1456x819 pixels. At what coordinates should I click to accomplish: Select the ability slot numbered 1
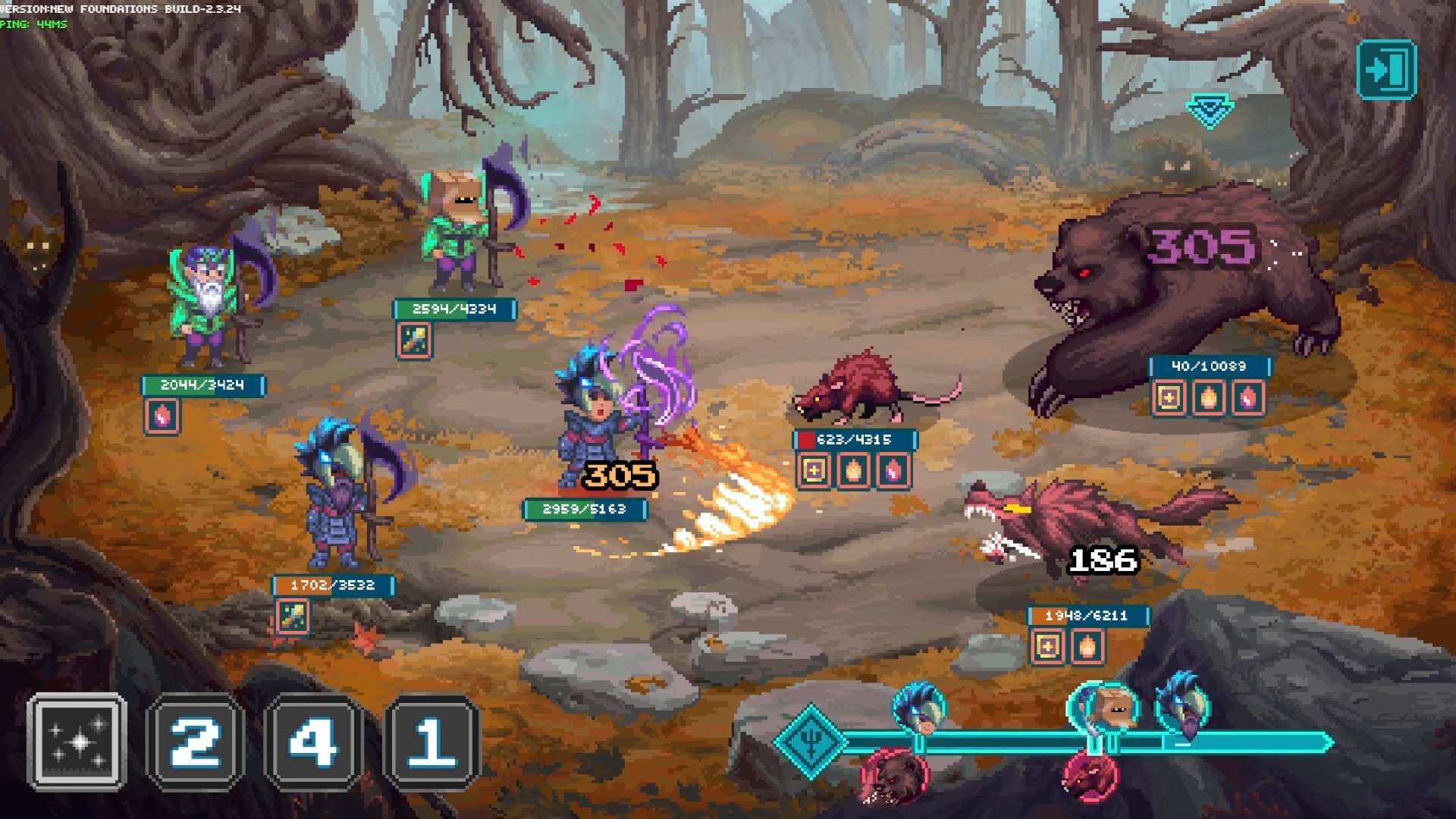point(431,742)
